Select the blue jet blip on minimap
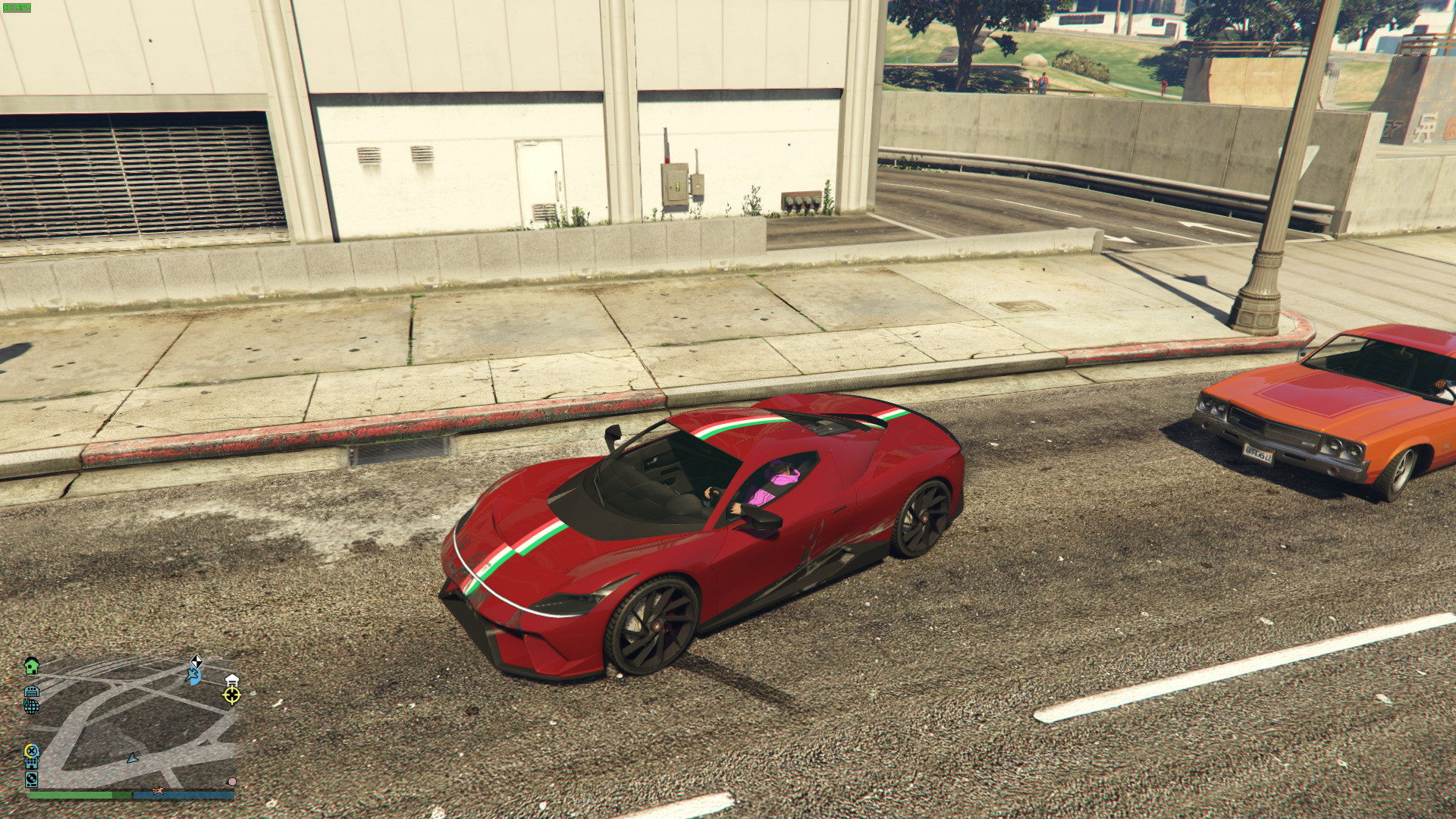This screenshot has height=819, width=1456. (193, 675)
